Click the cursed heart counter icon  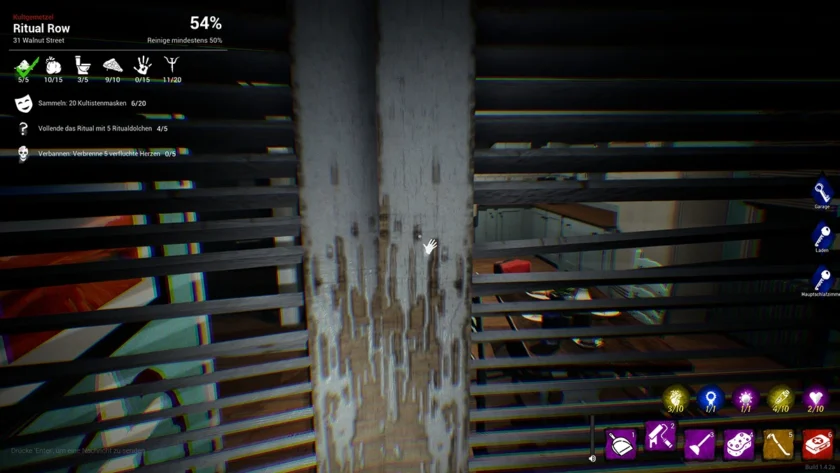(675, 397)
